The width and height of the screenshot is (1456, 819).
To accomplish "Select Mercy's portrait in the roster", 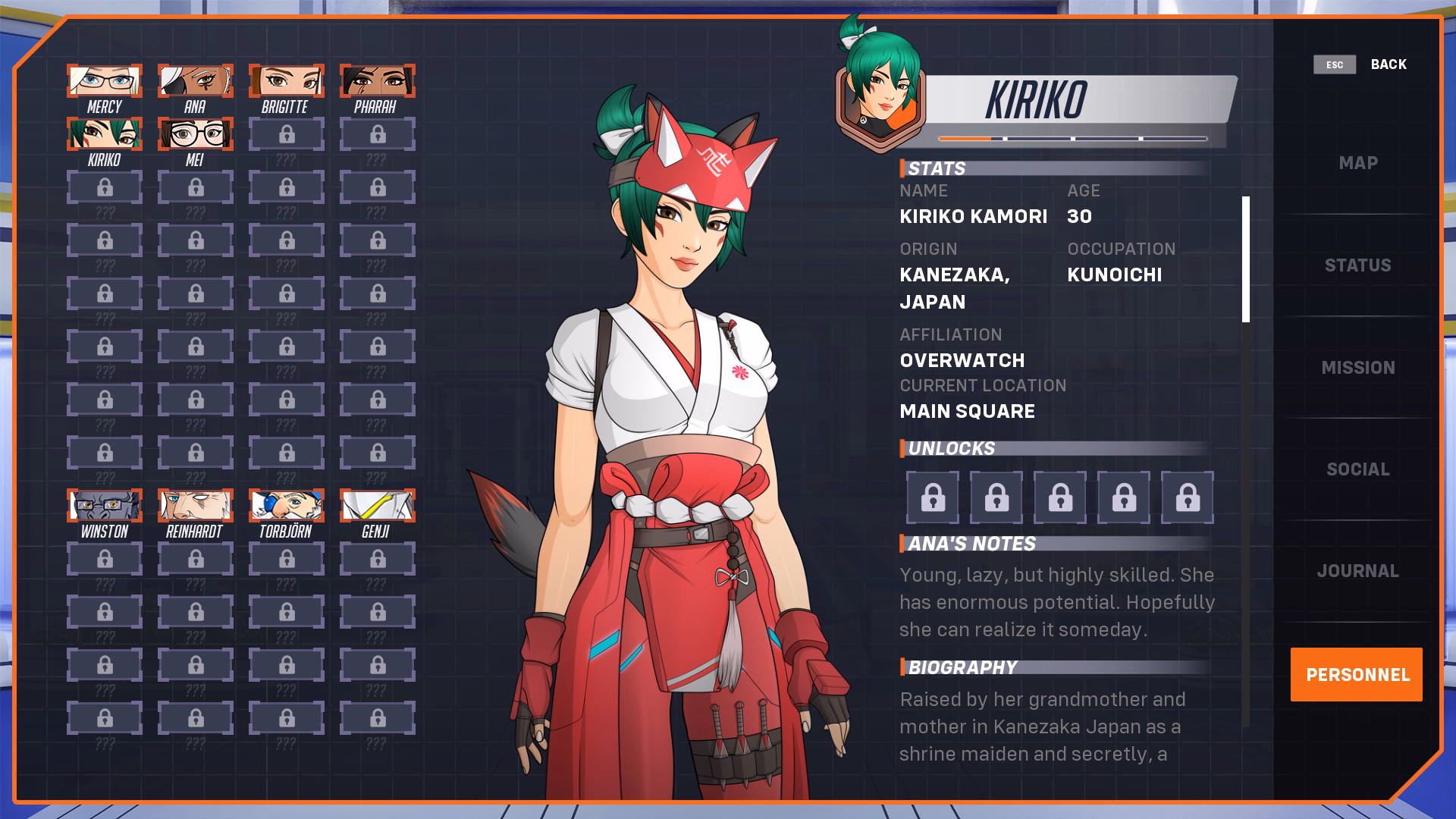I will 105,81.
